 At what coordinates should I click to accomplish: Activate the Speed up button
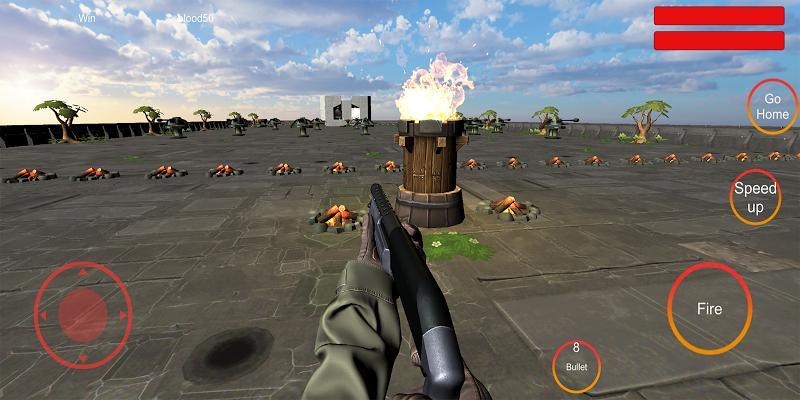click(755, 198)
